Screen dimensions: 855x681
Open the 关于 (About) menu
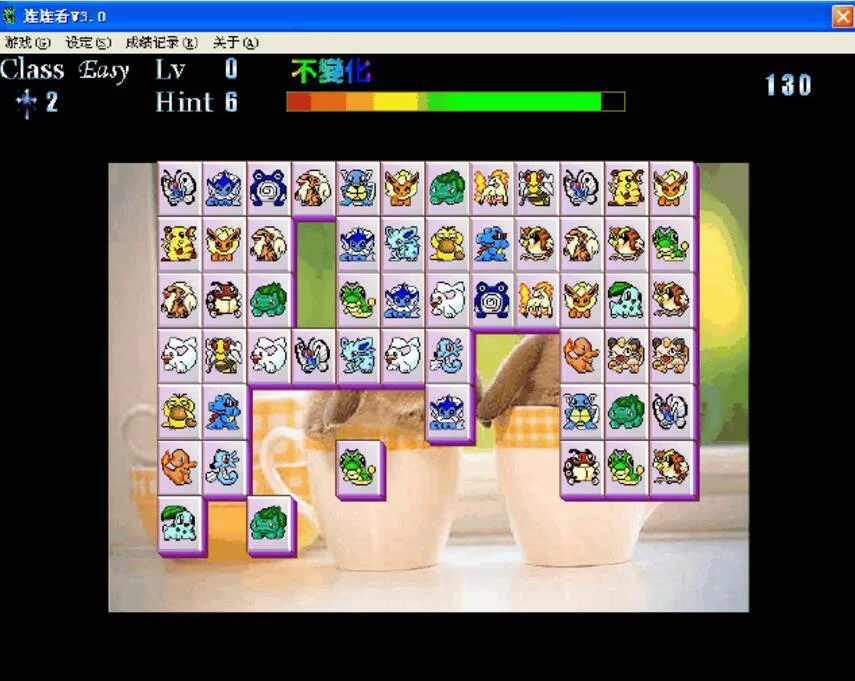pyautogui.click(x=235, y=42)
